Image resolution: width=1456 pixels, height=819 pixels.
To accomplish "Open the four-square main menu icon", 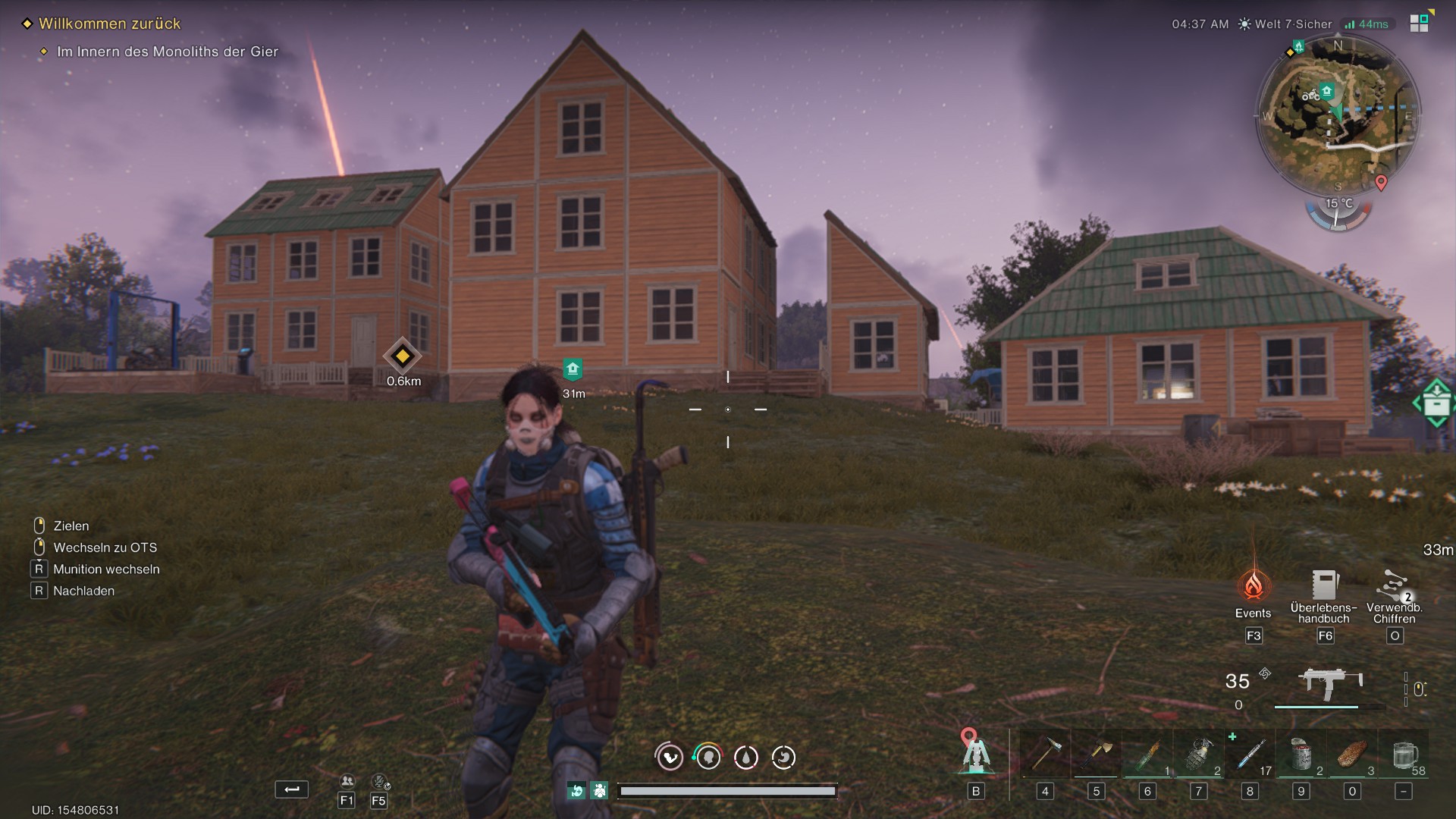I will click(x=1419, y=23).
